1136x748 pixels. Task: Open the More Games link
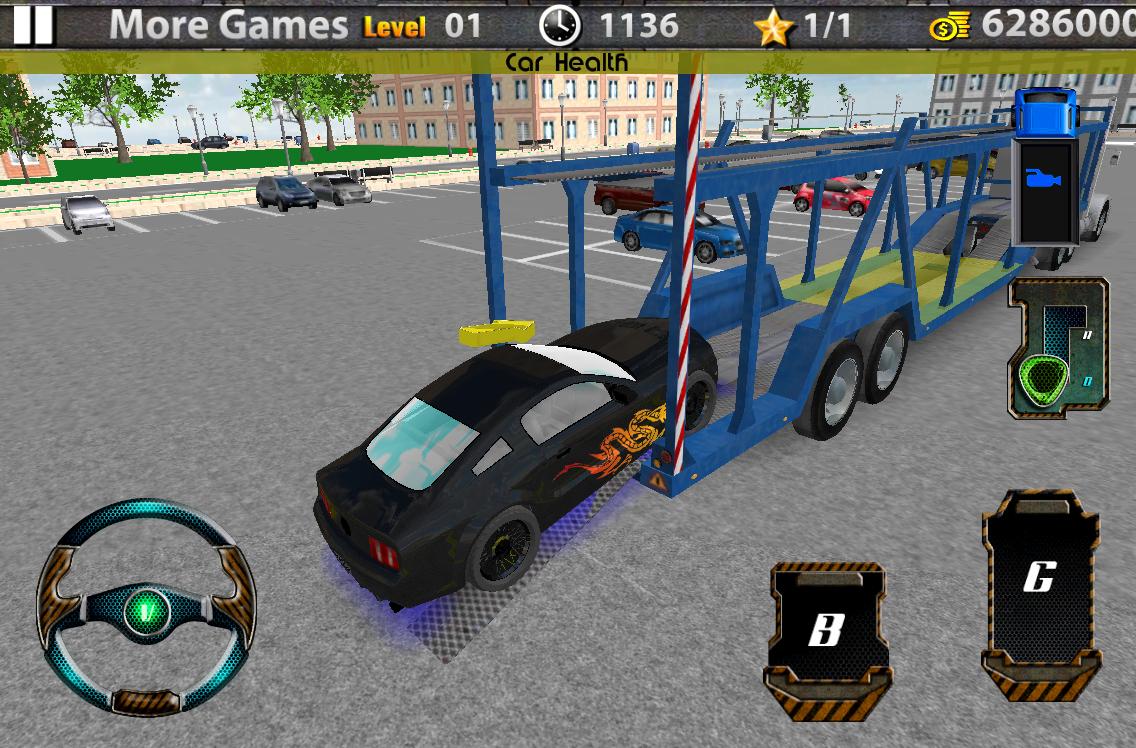pyautogui.click(x=228, y=25)
